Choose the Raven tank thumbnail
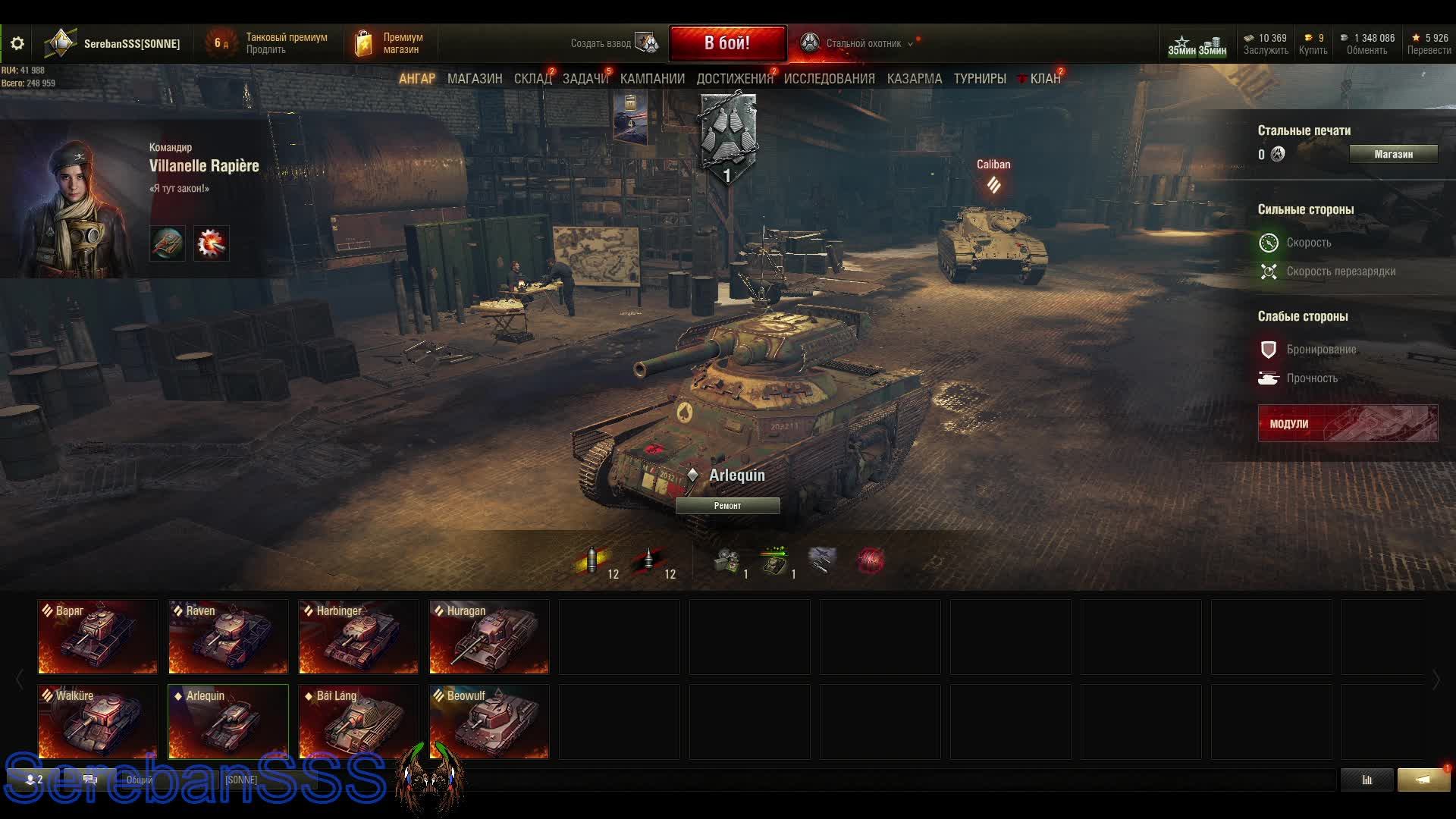 pos(228,637)
